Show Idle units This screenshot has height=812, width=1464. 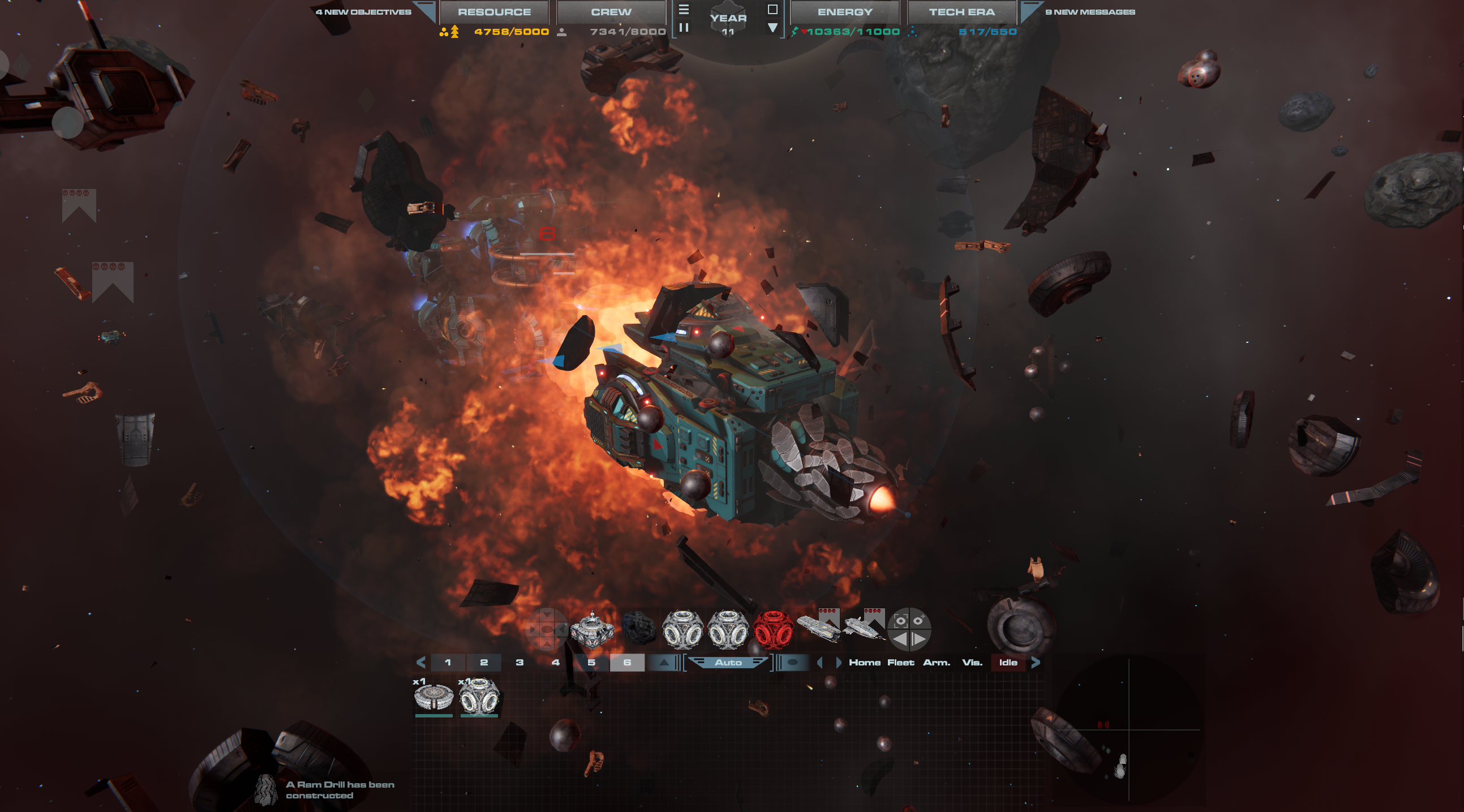pos(1008,663)
